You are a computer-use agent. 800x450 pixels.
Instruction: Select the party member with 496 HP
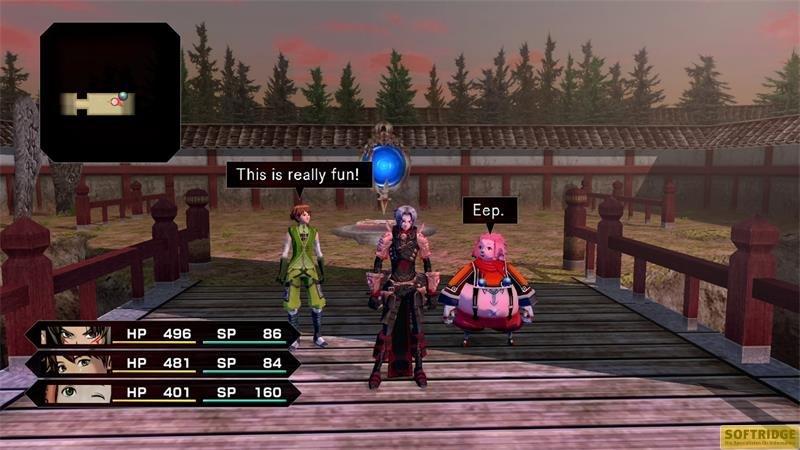click(x=165, y=334)
